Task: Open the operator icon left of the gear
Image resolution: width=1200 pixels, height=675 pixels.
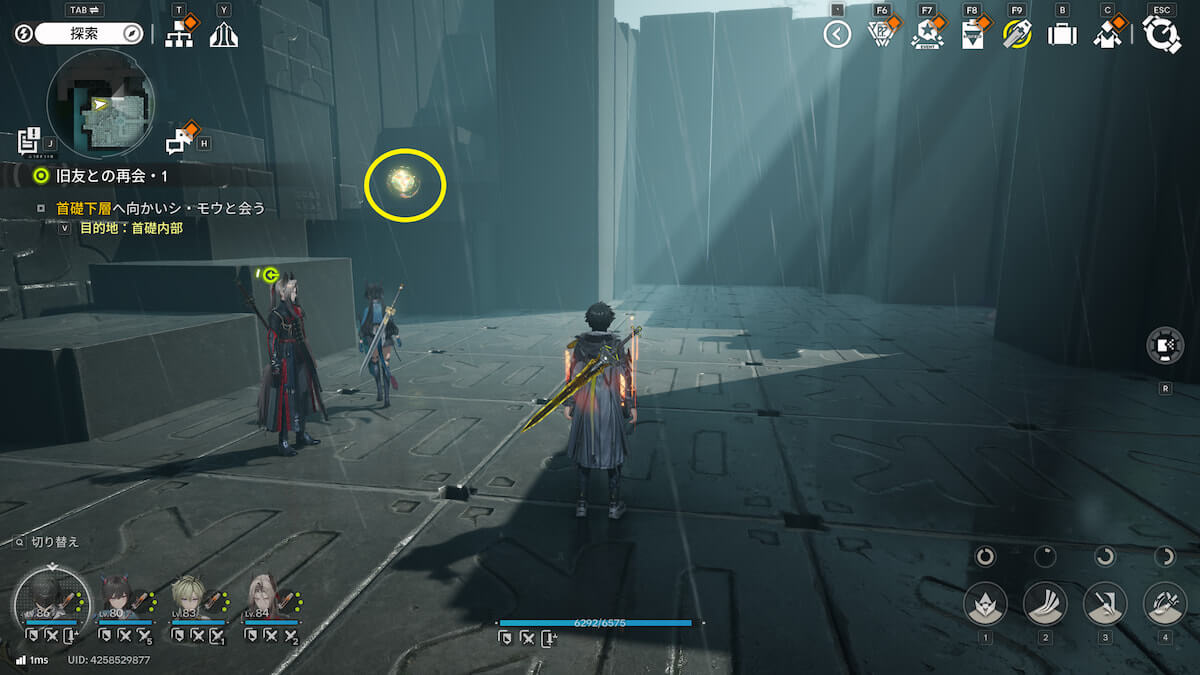Action: click(x=1107, y=35)
